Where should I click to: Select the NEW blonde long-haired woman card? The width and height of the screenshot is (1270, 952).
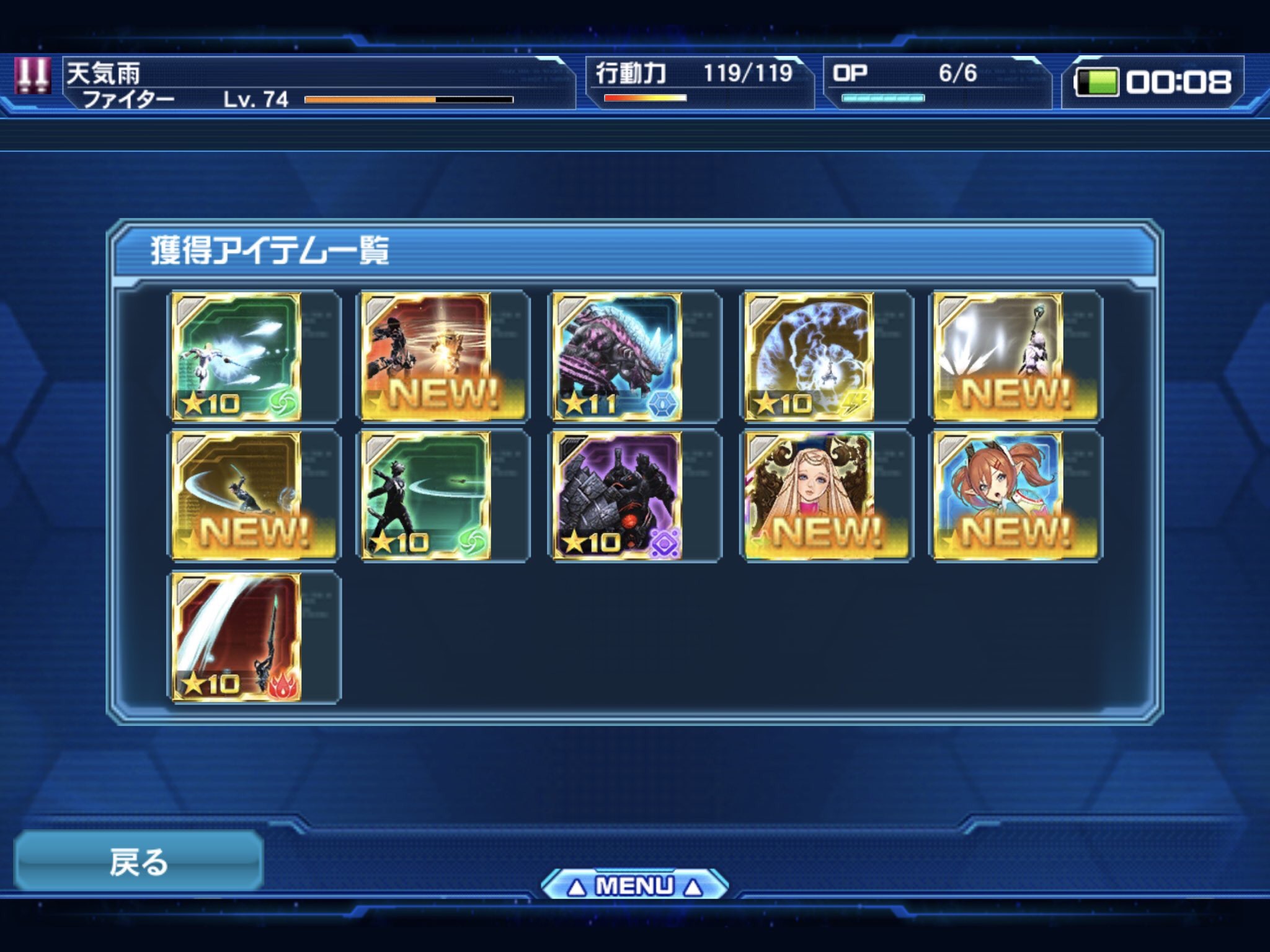[x=809, y=496]
